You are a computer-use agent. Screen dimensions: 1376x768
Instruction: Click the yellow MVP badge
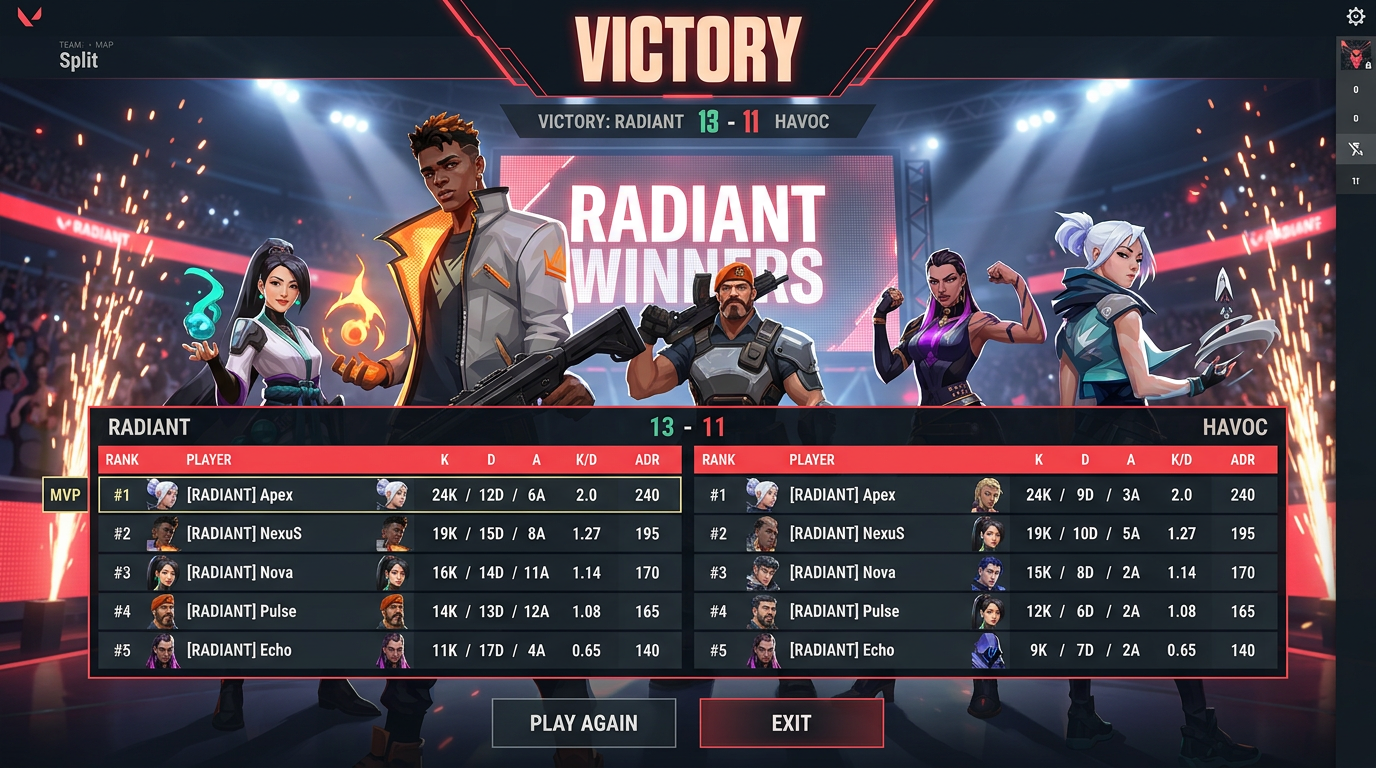[x=65, y=495]
